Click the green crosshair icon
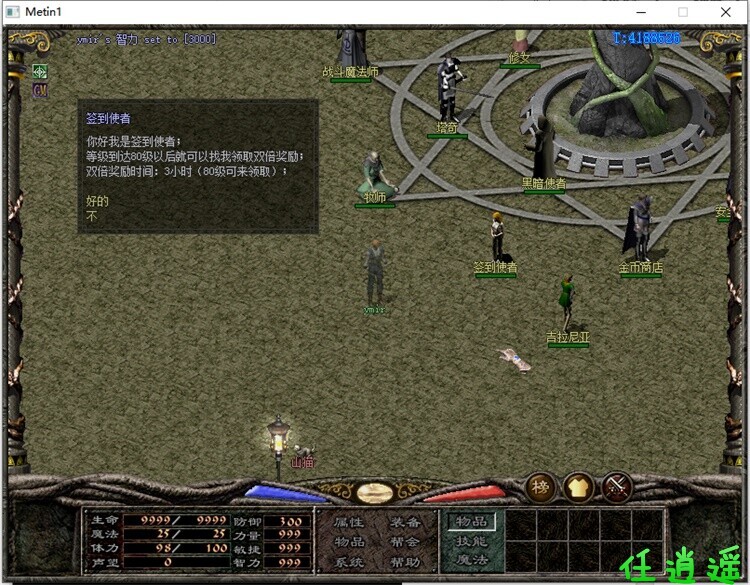This screenshot has width=750, height=585. pyautogui.click(x=40, y=72)
